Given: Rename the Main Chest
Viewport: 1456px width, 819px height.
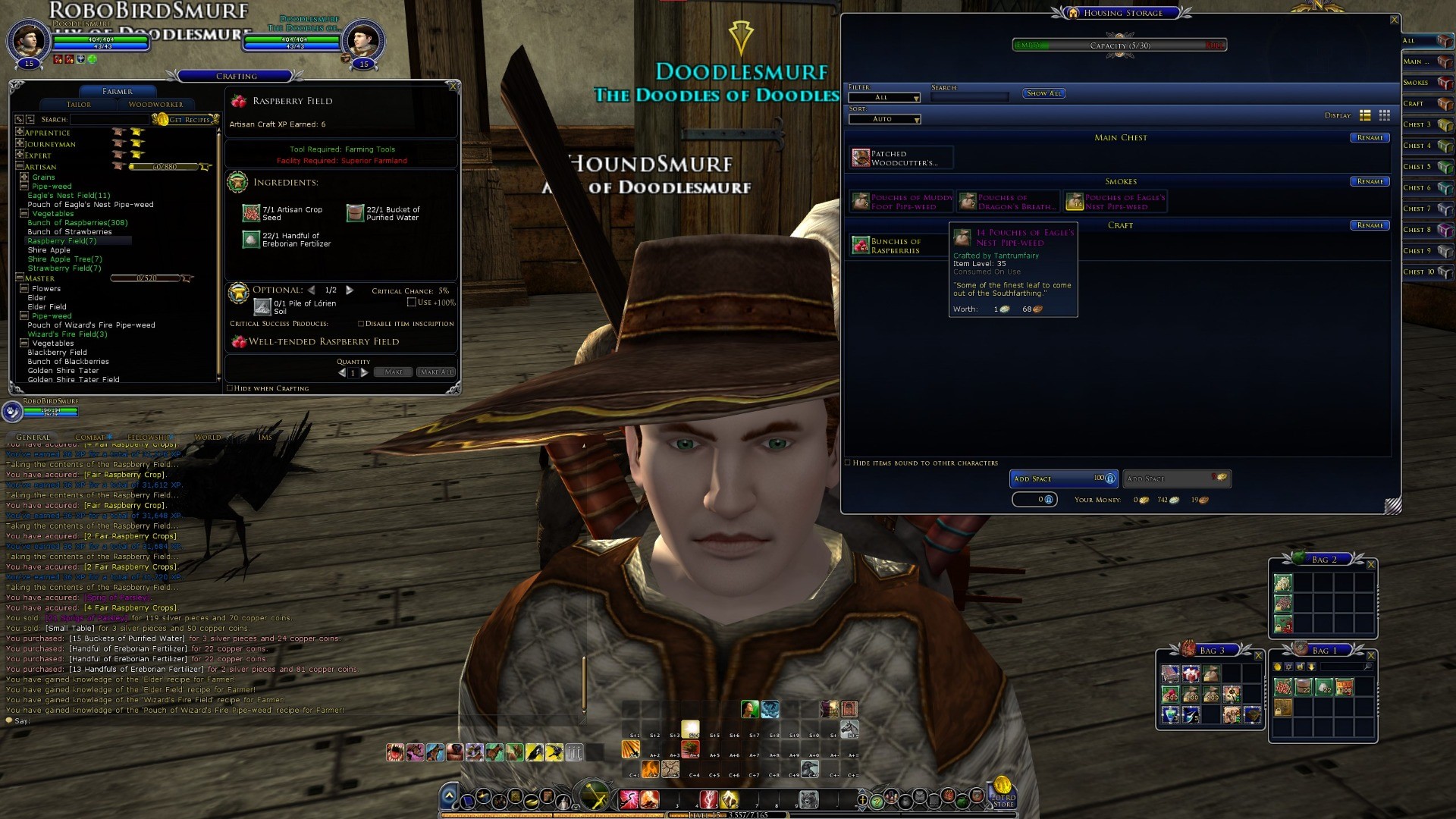Looking at the screenshot, I should click(1370, 138).
